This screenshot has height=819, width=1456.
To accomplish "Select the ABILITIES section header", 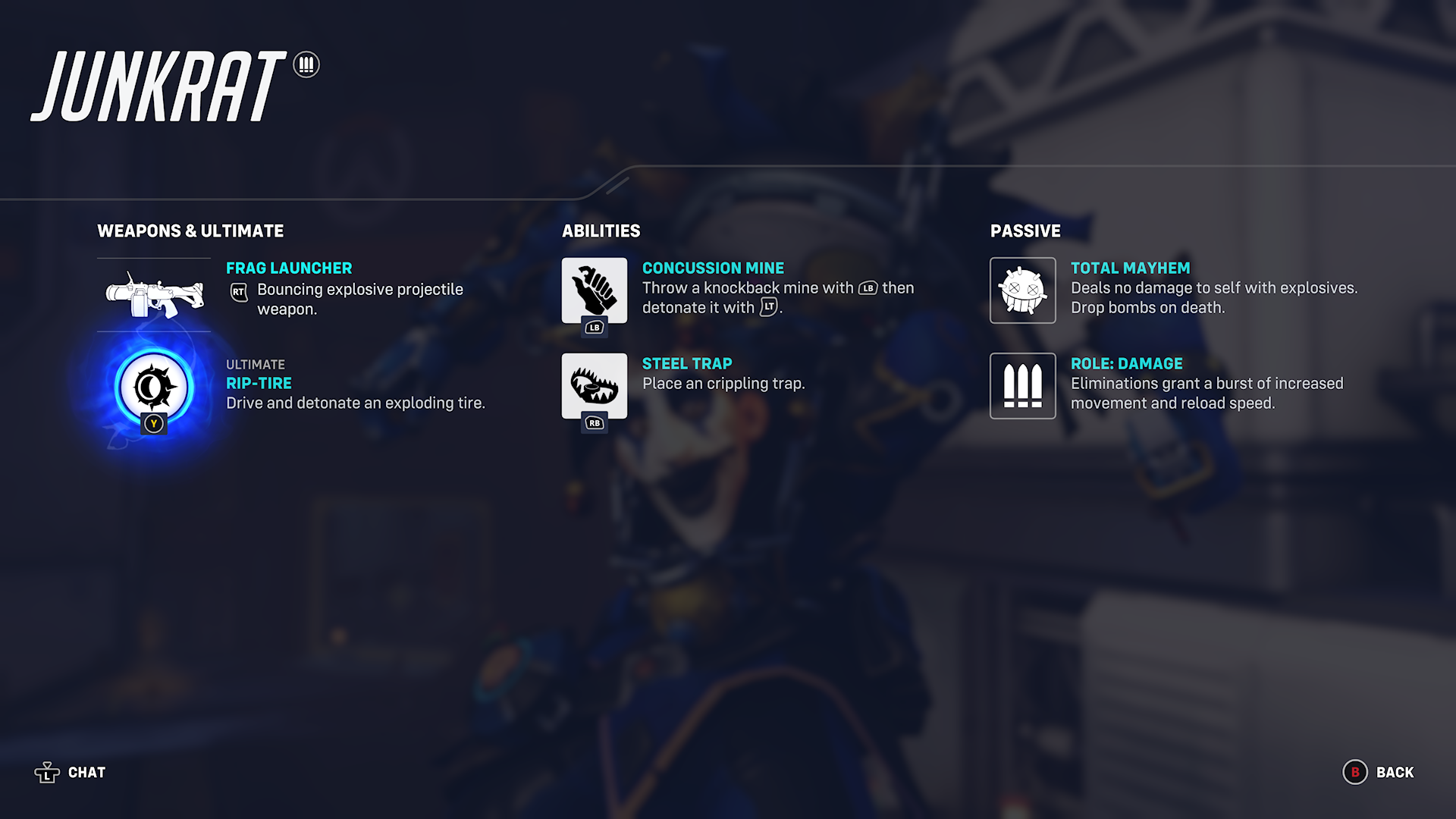I will click(602, 231).
